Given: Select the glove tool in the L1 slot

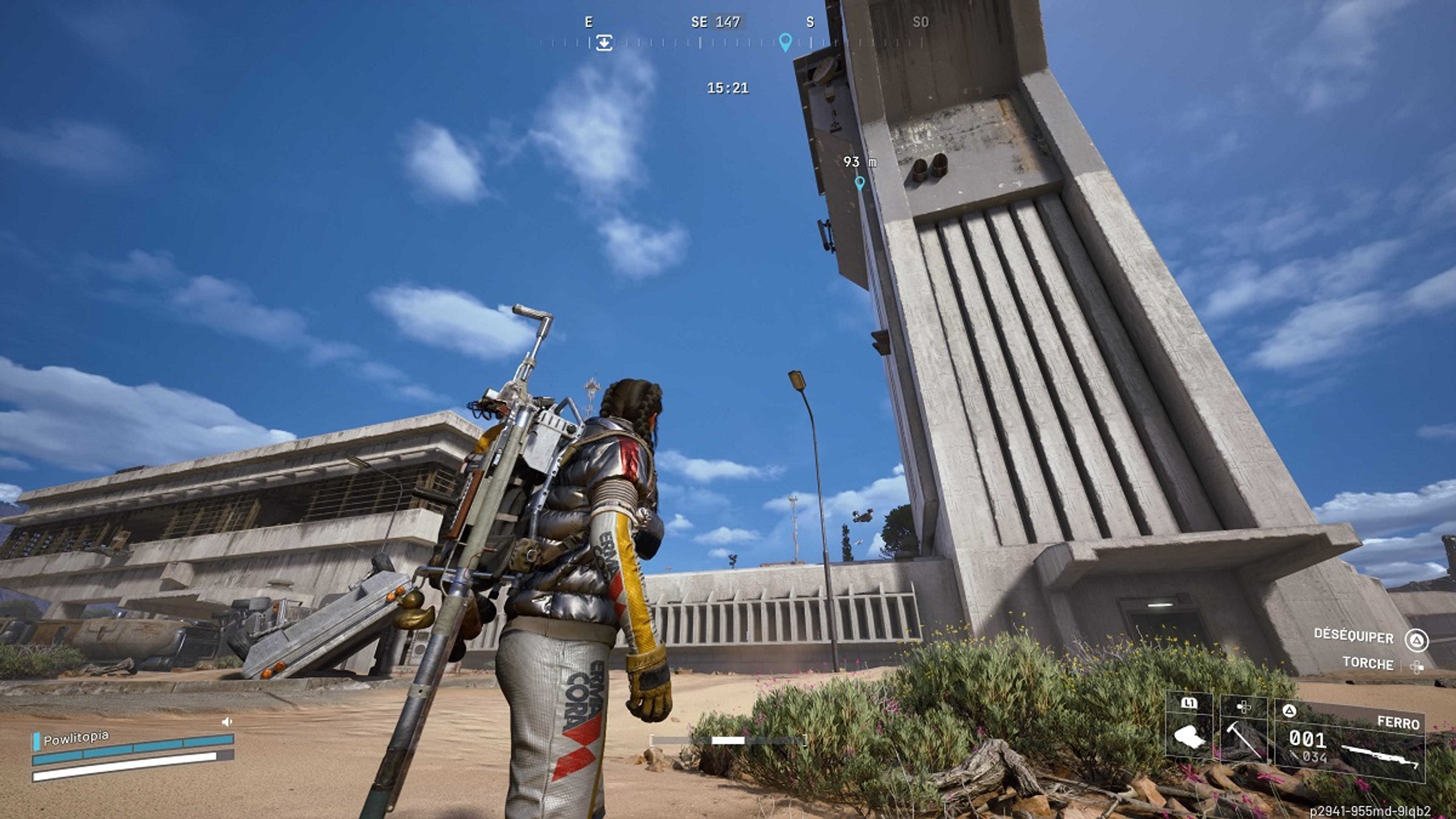Looking at the screenshot, I should pos(1189,737).
